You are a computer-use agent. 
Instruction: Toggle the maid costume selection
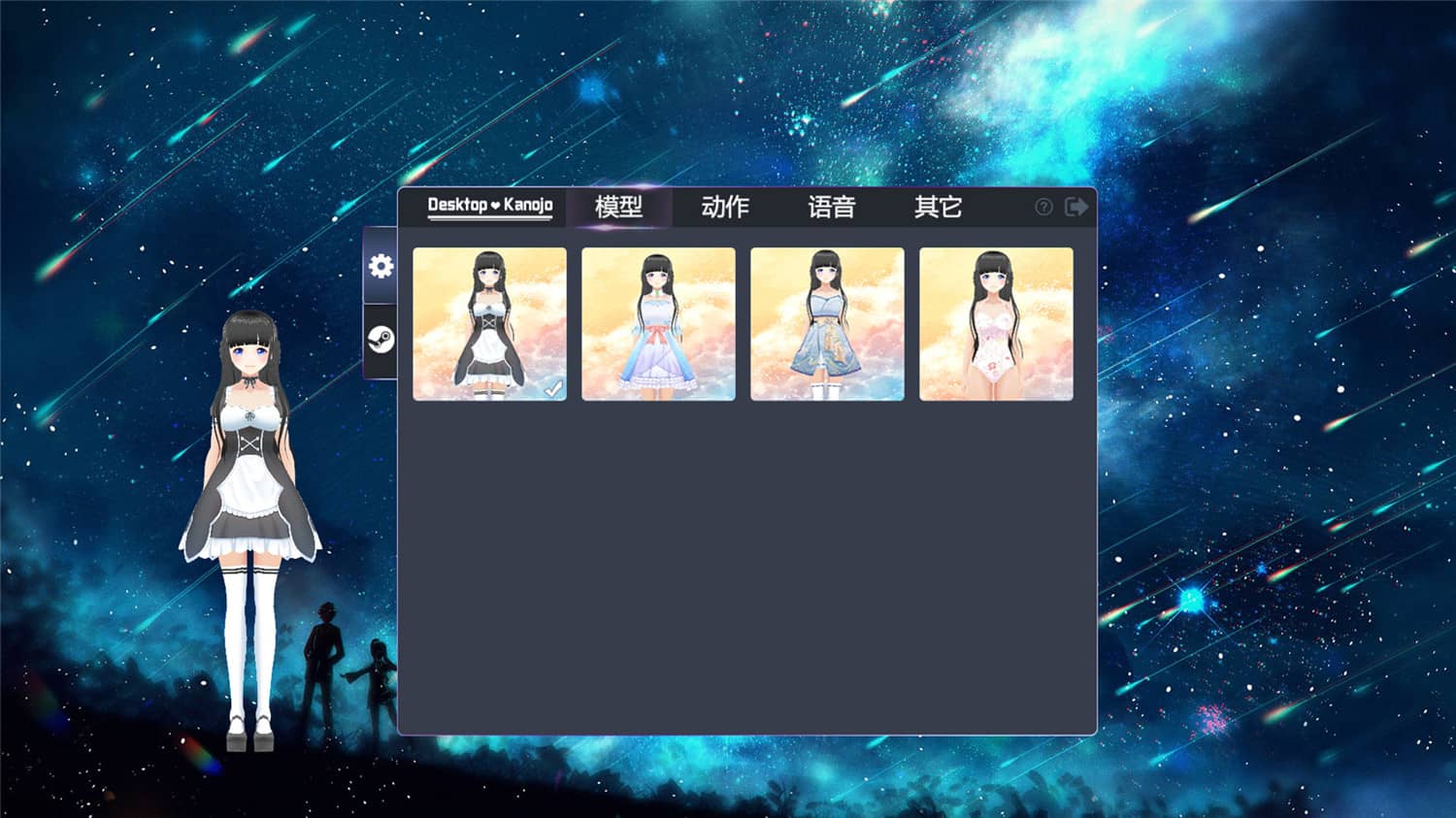489,323
